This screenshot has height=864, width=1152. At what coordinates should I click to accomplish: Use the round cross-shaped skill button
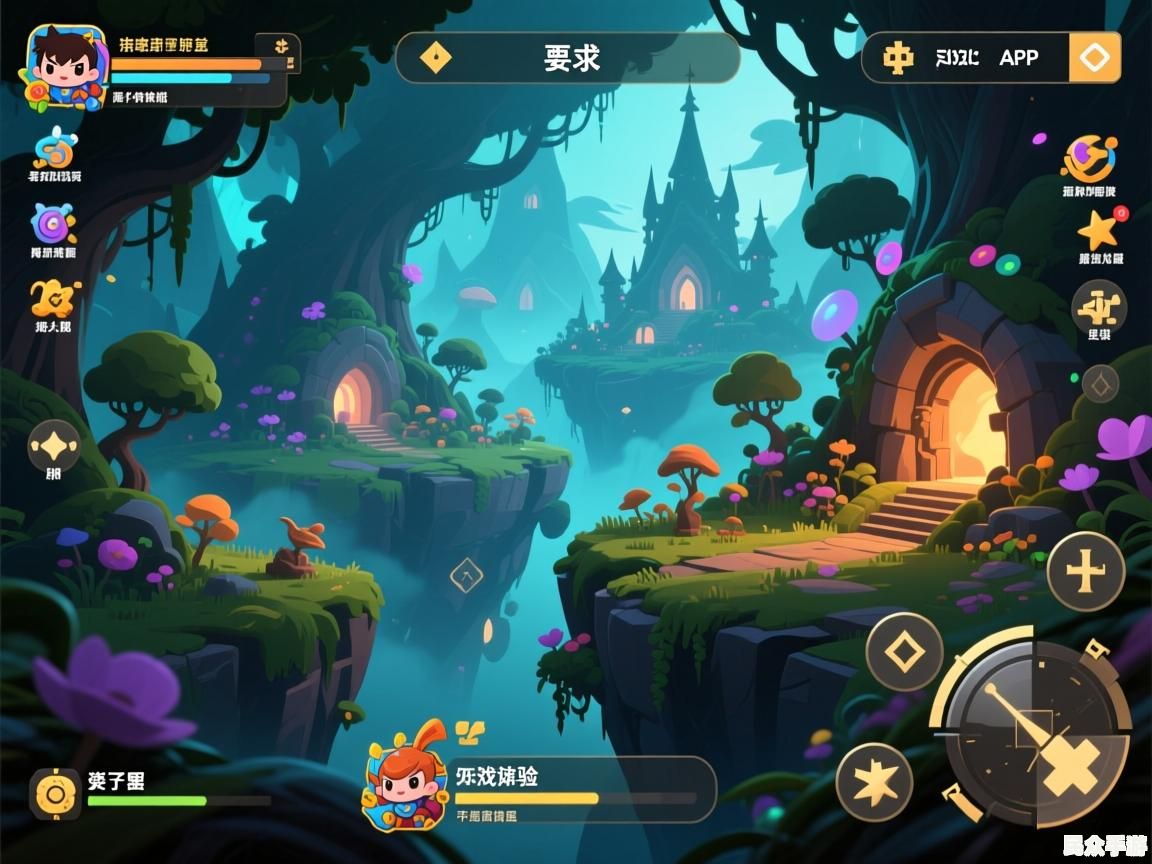(x=1085, y=572)
